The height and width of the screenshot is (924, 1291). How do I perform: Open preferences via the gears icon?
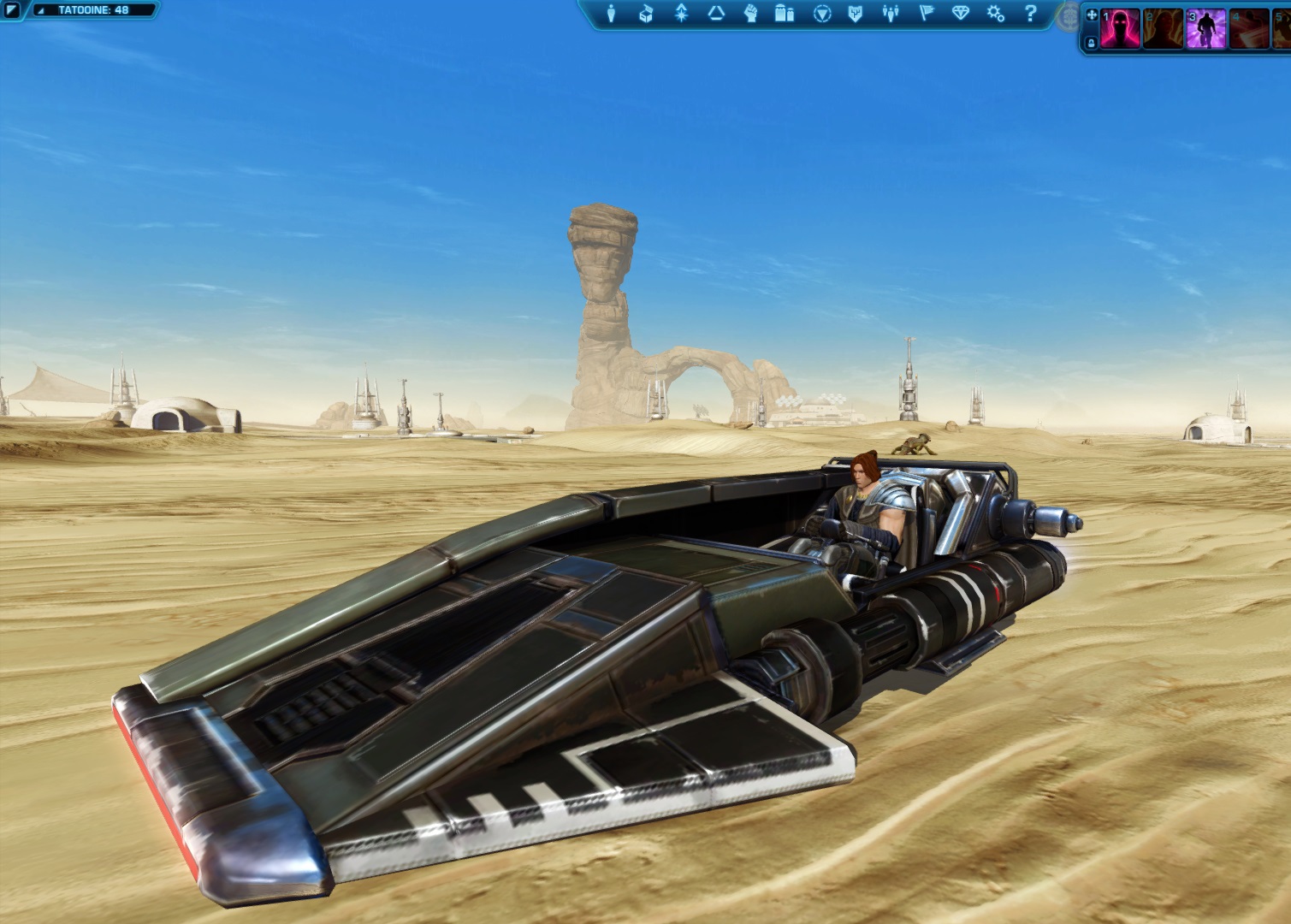(995, 14)
